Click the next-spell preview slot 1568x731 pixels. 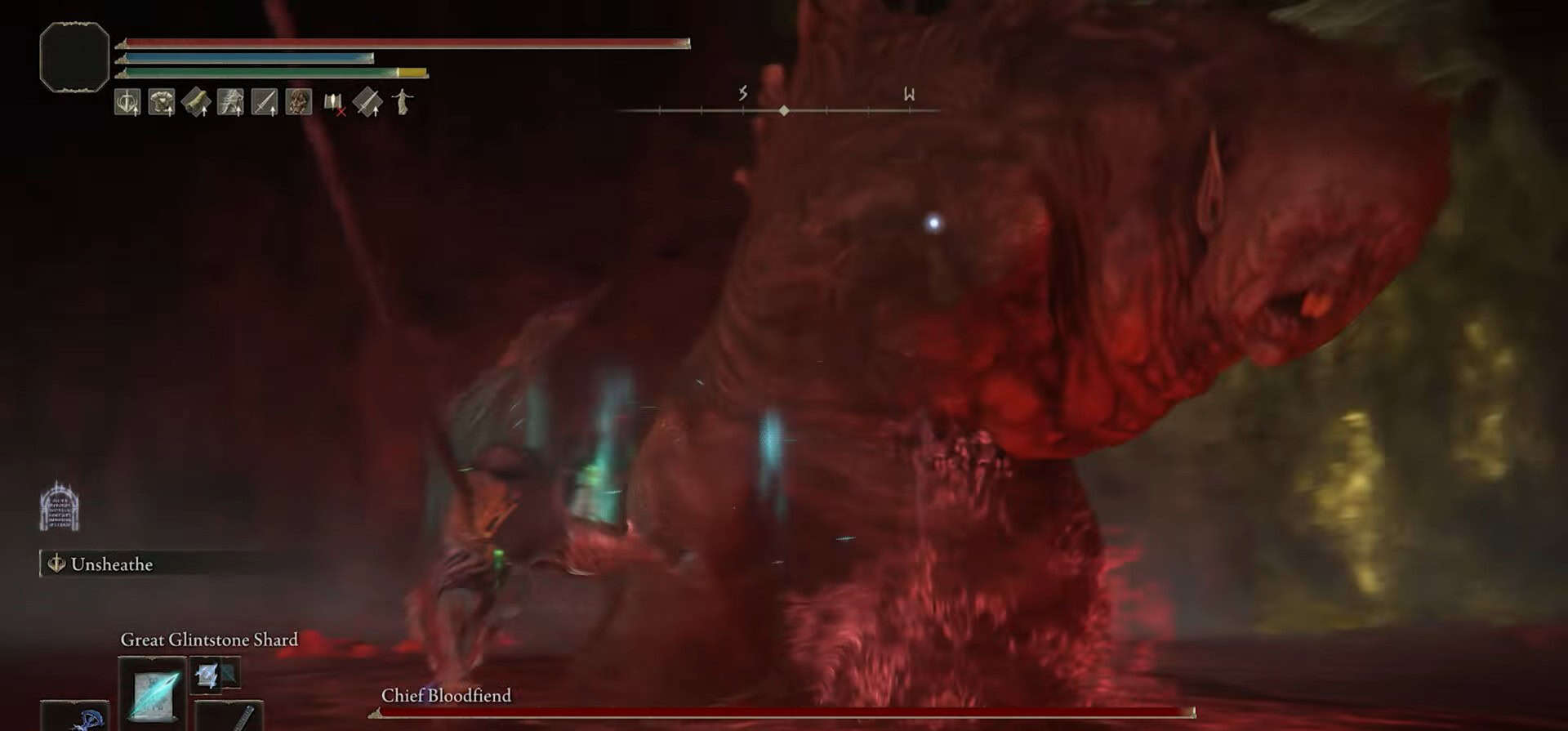[x=207, y=675]
